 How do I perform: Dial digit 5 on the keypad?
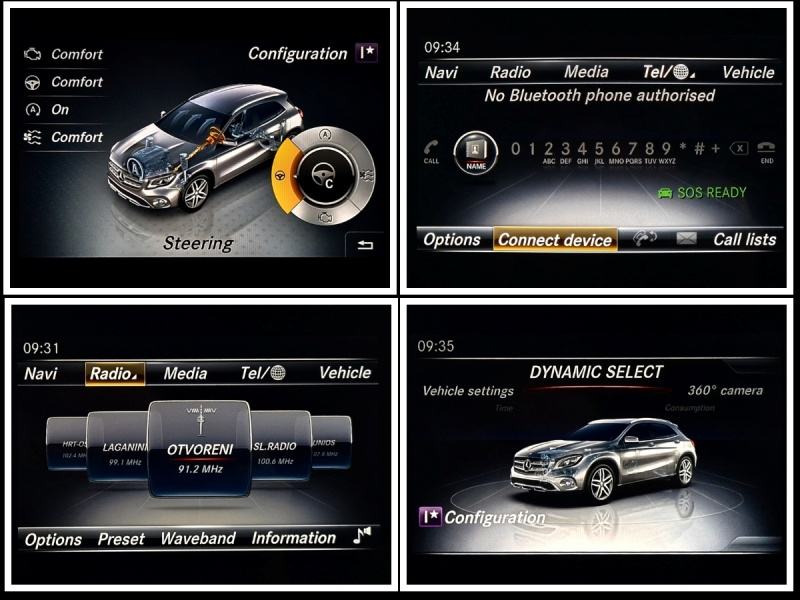(x=598, y=149)
